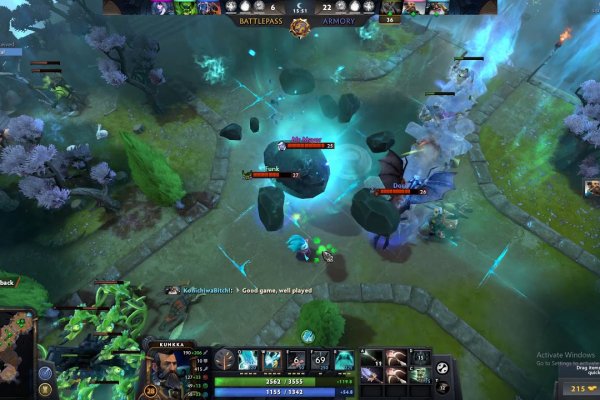
Task: Open Kunkka's talent tree
Action: (225, 361)
